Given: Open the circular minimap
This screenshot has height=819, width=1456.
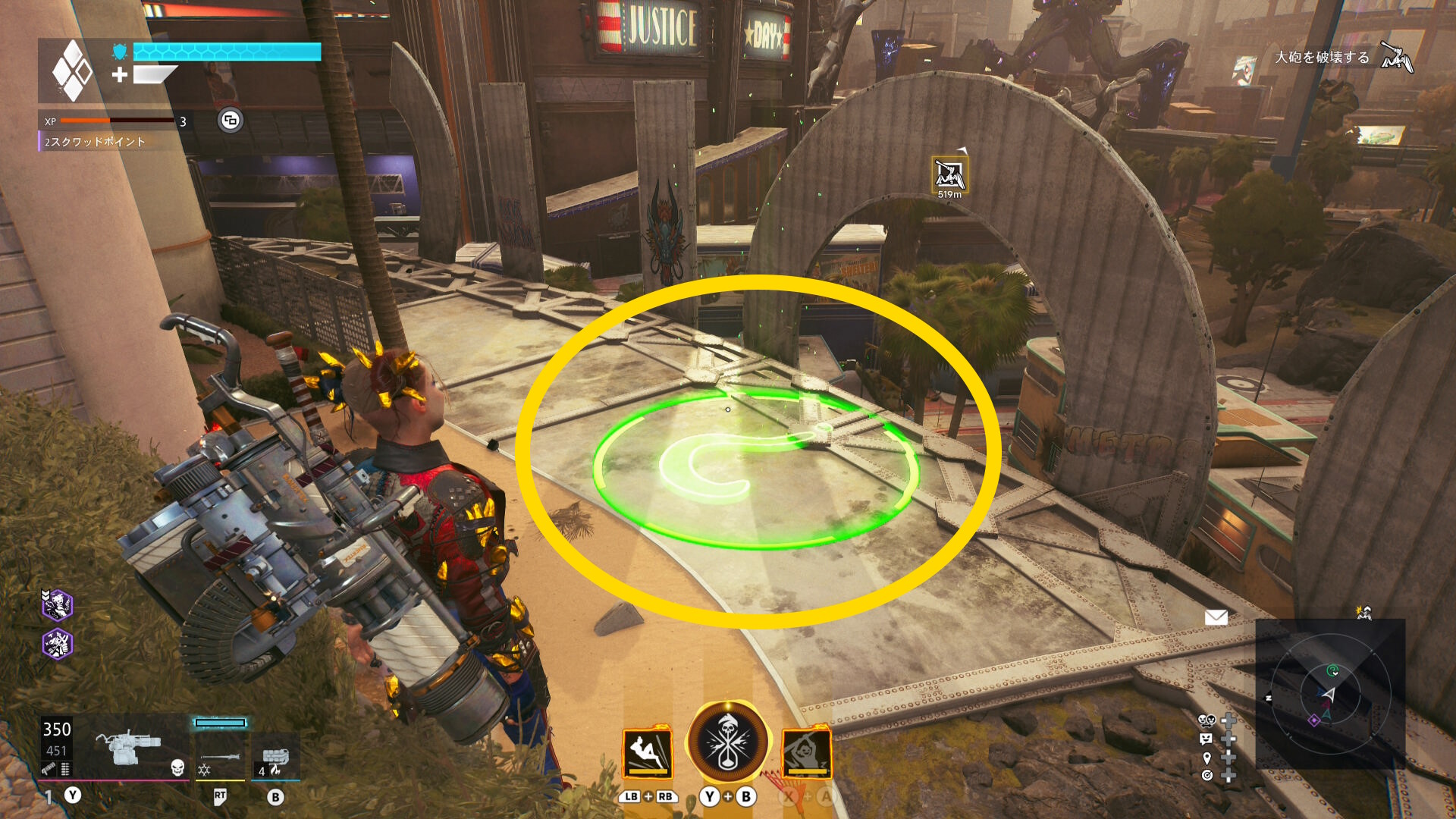Looking at the screenshot, I should [1330, 694].
